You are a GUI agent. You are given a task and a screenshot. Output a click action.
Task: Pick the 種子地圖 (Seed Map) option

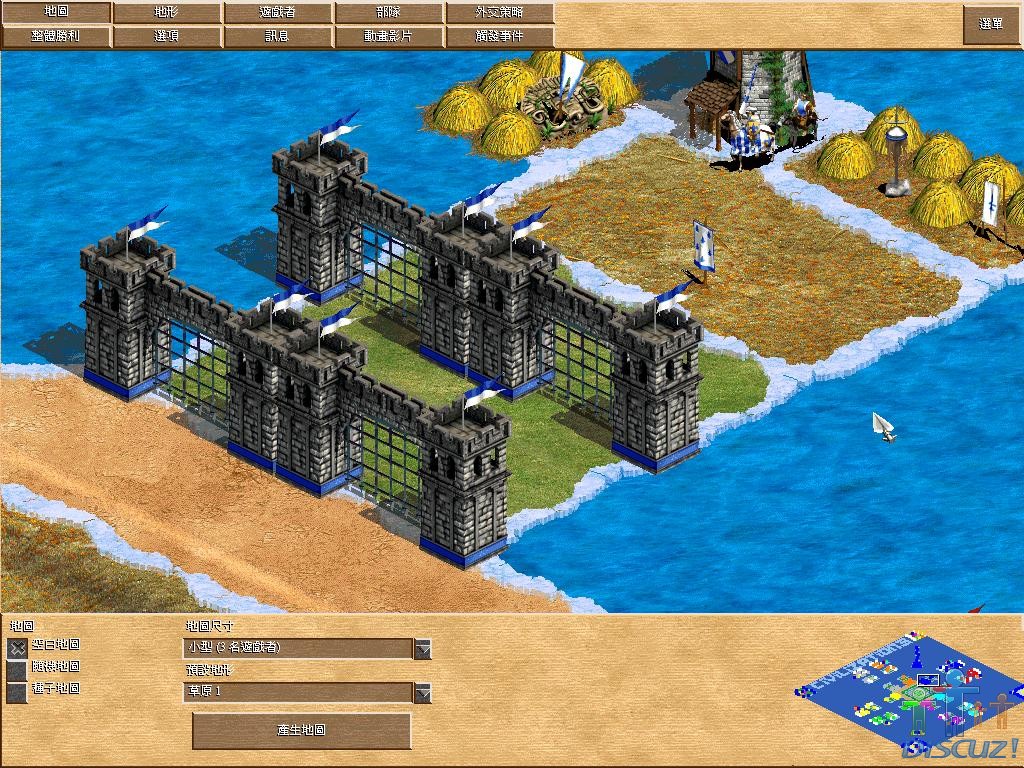(x=17, y=691)
